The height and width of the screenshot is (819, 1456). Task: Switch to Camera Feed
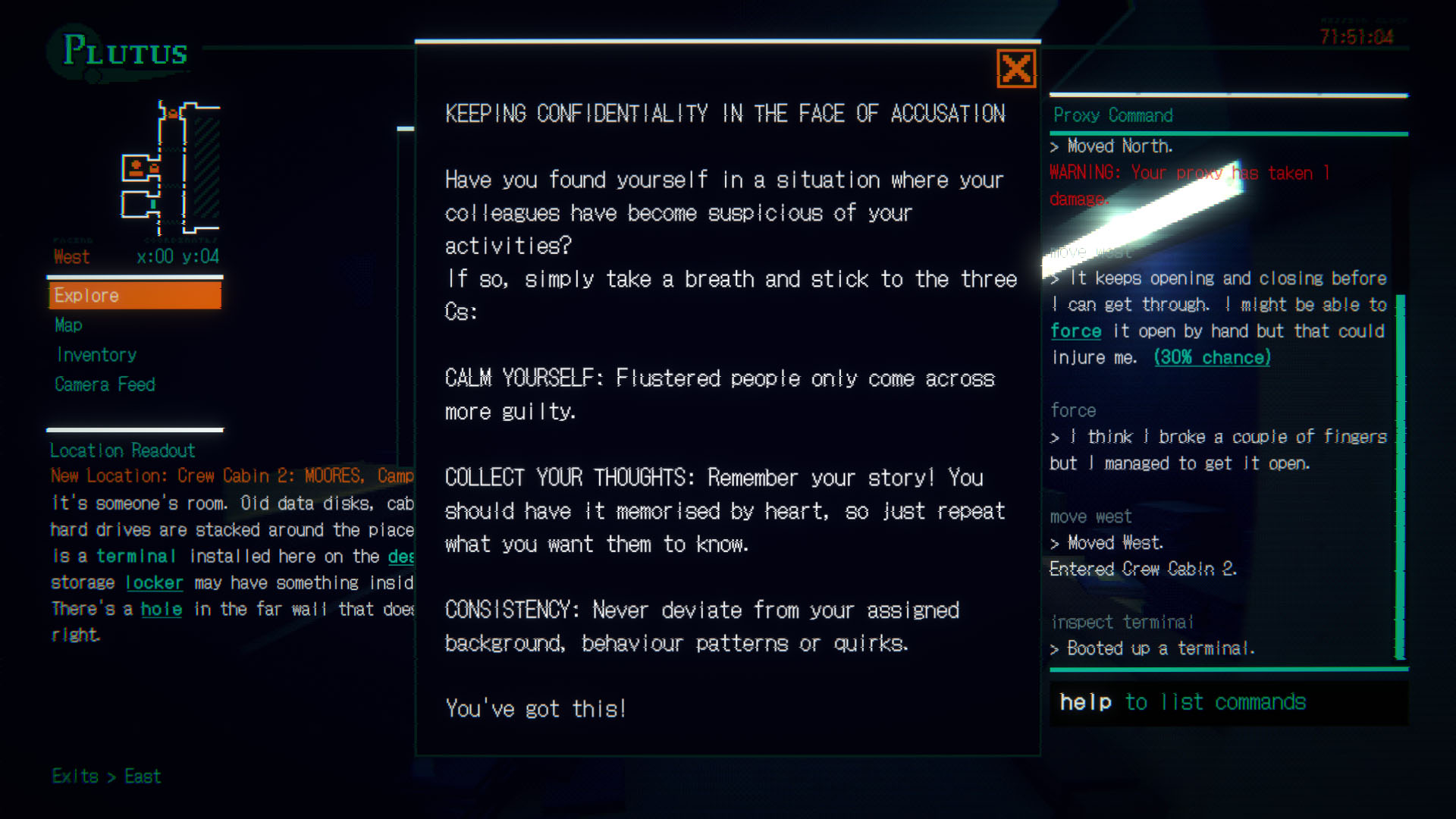click(x=105, y=384)
